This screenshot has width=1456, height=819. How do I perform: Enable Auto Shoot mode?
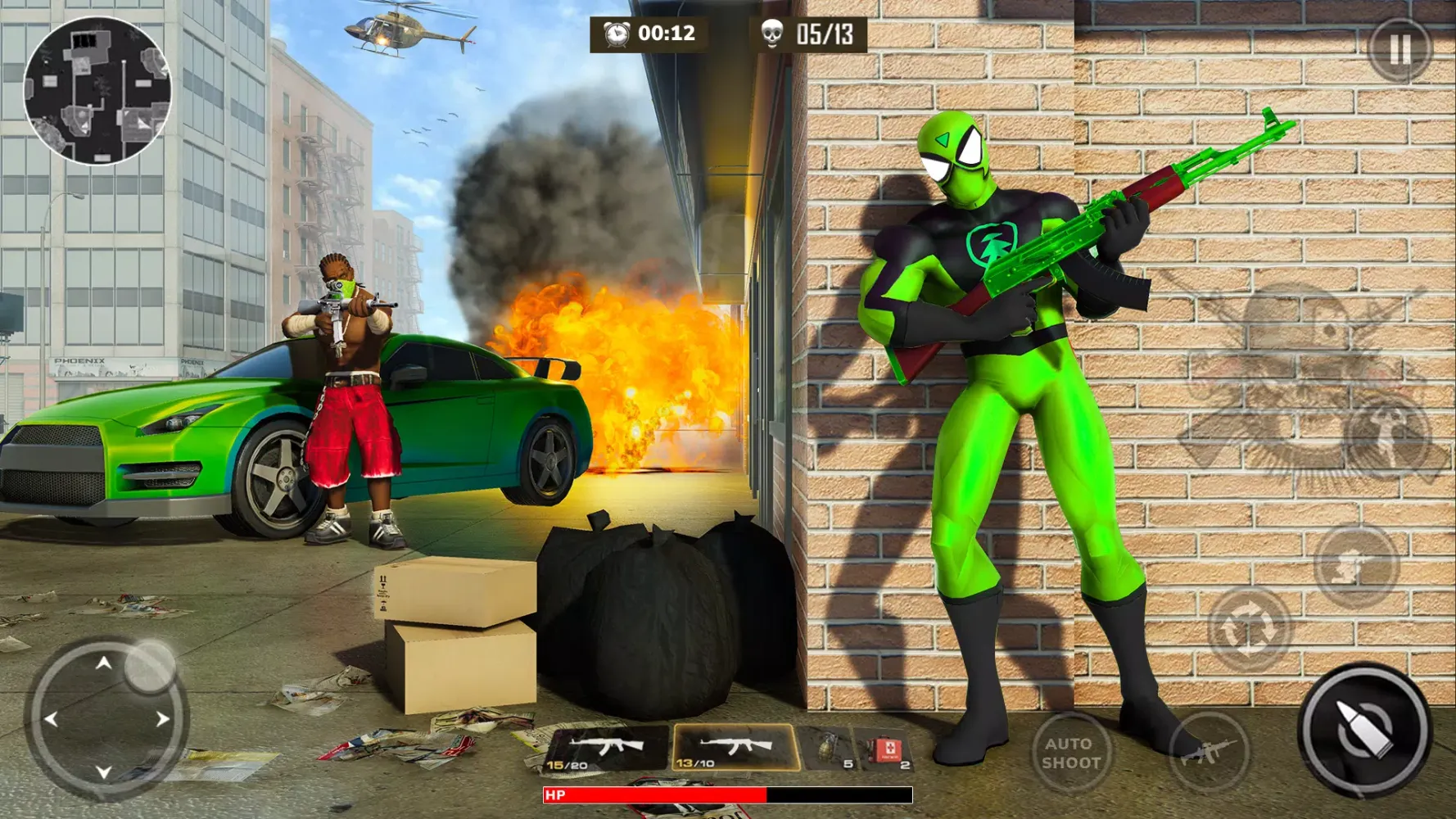coord(1071,751)
